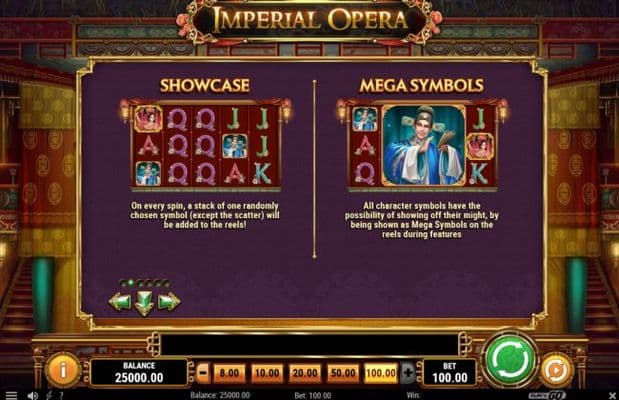Image resolution: width=619 pixels, height=400 pixels.
Task: Pick the 50.00 bet amount
Action: 343,372
